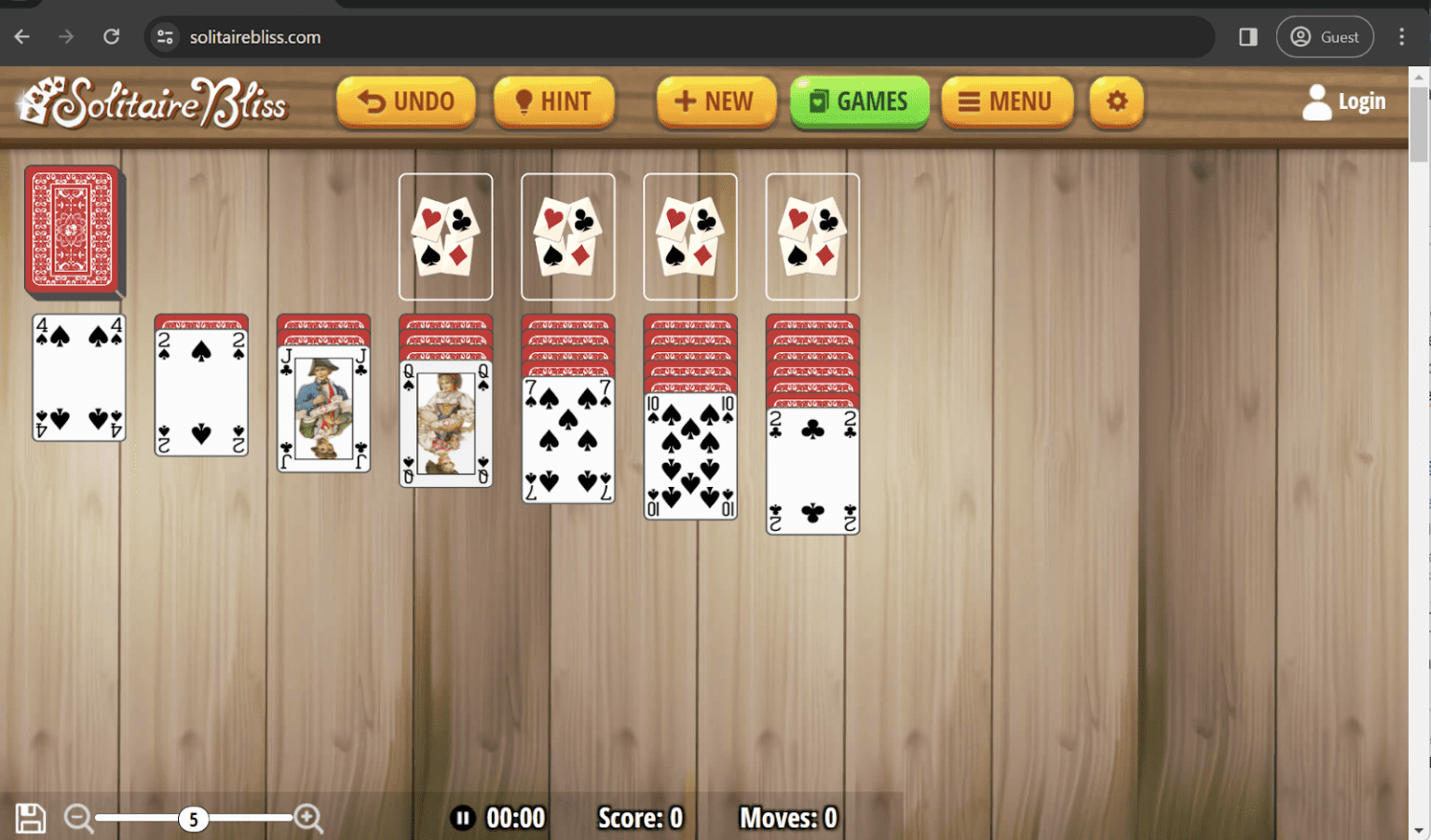Open the Menu

(x=1007, y=101)
